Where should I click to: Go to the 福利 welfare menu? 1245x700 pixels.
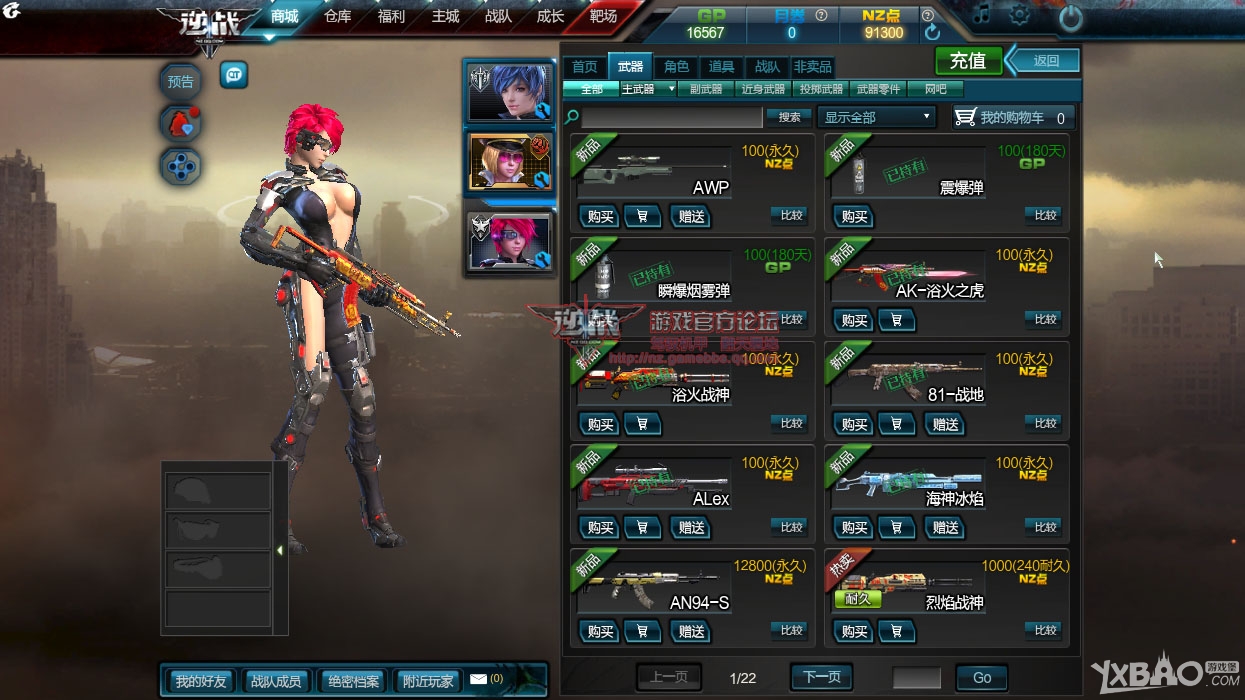[x=392, y=17]
